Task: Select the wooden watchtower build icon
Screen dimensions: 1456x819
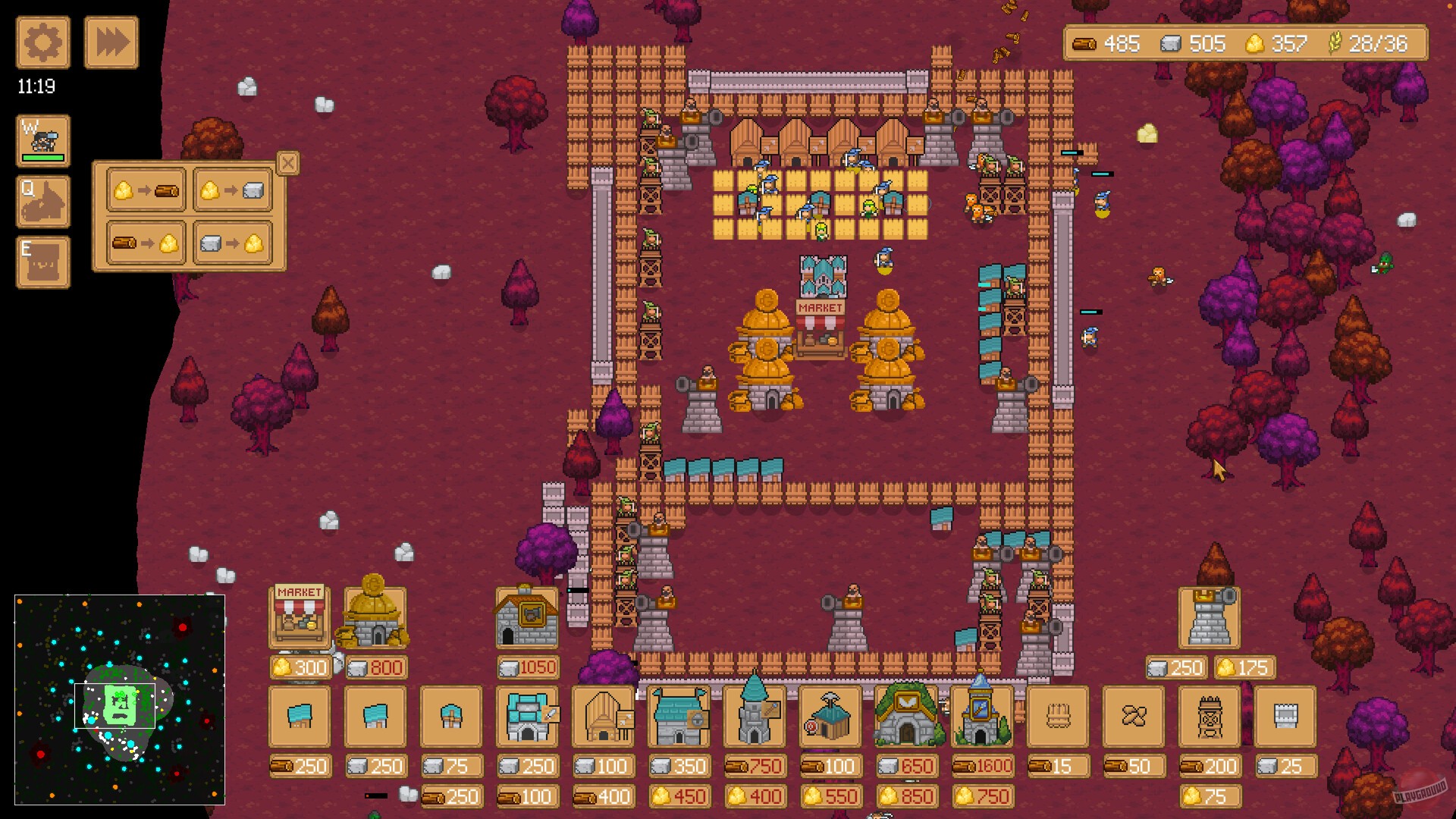Action: (x=1211, y=717)
